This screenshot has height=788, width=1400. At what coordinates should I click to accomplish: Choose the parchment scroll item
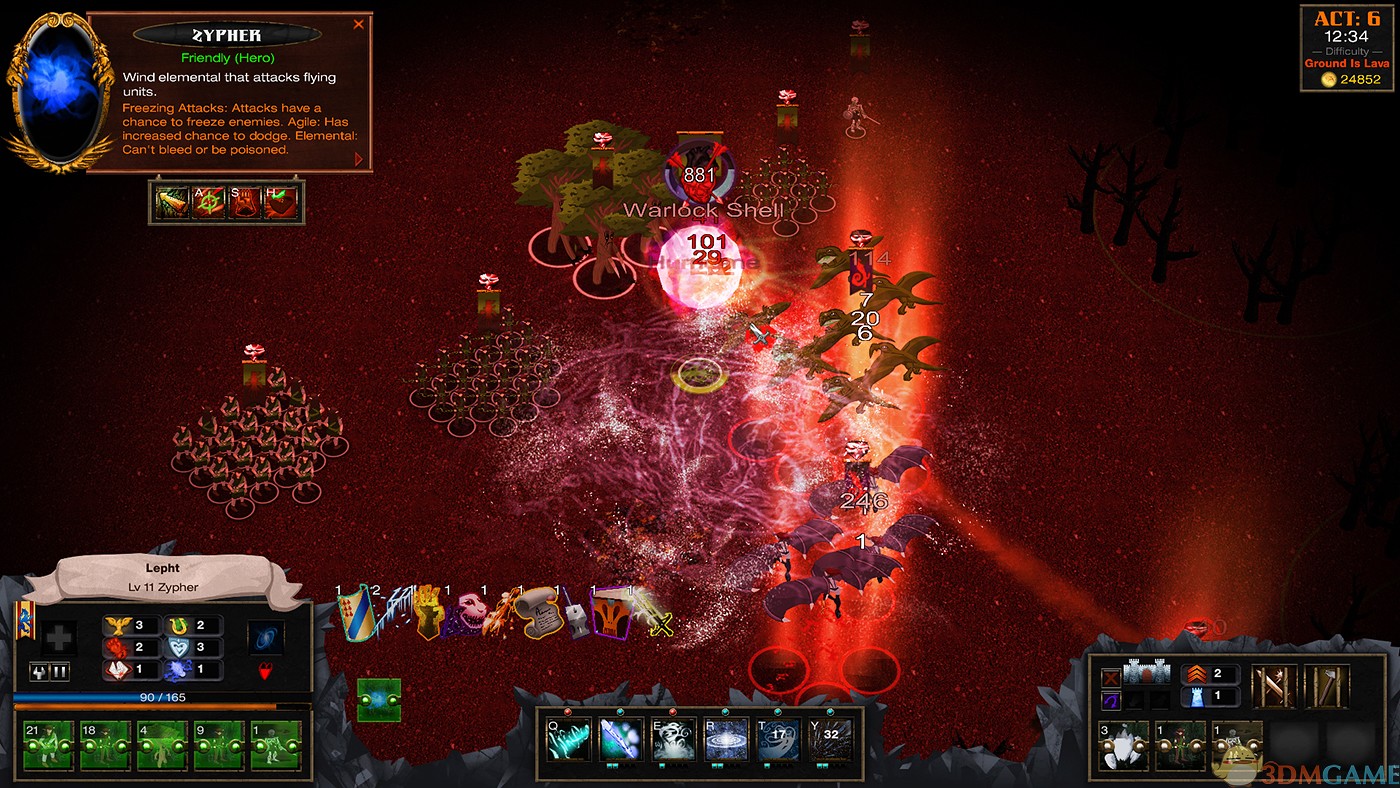click(x=540, y=613)
